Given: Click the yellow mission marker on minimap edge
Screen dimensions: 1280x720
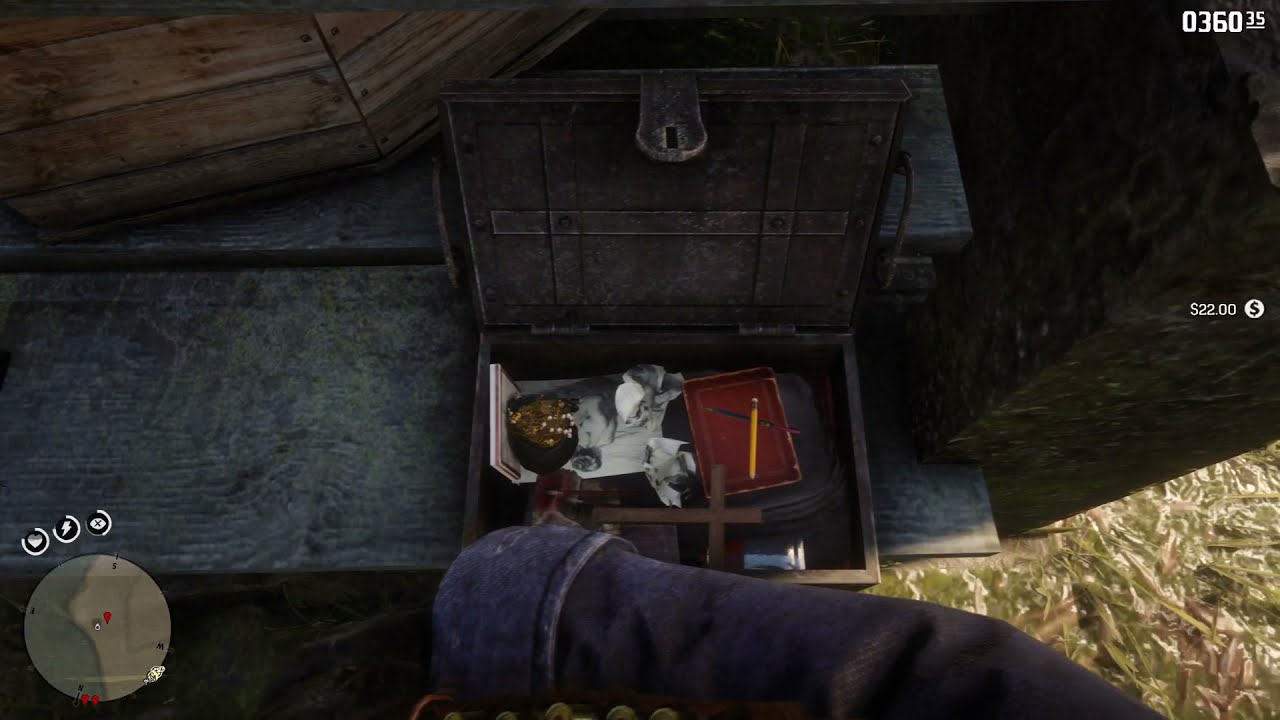Looking at the screenshot, I should tap(155, 674).
